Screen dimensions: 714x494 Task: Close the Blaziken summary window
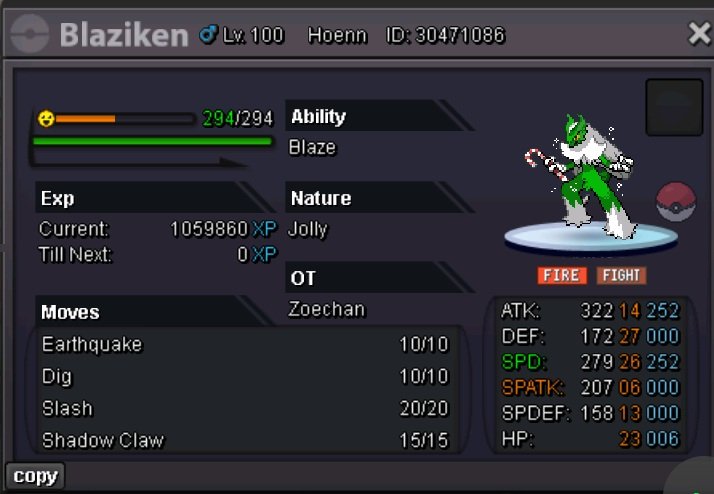(699, 34)
